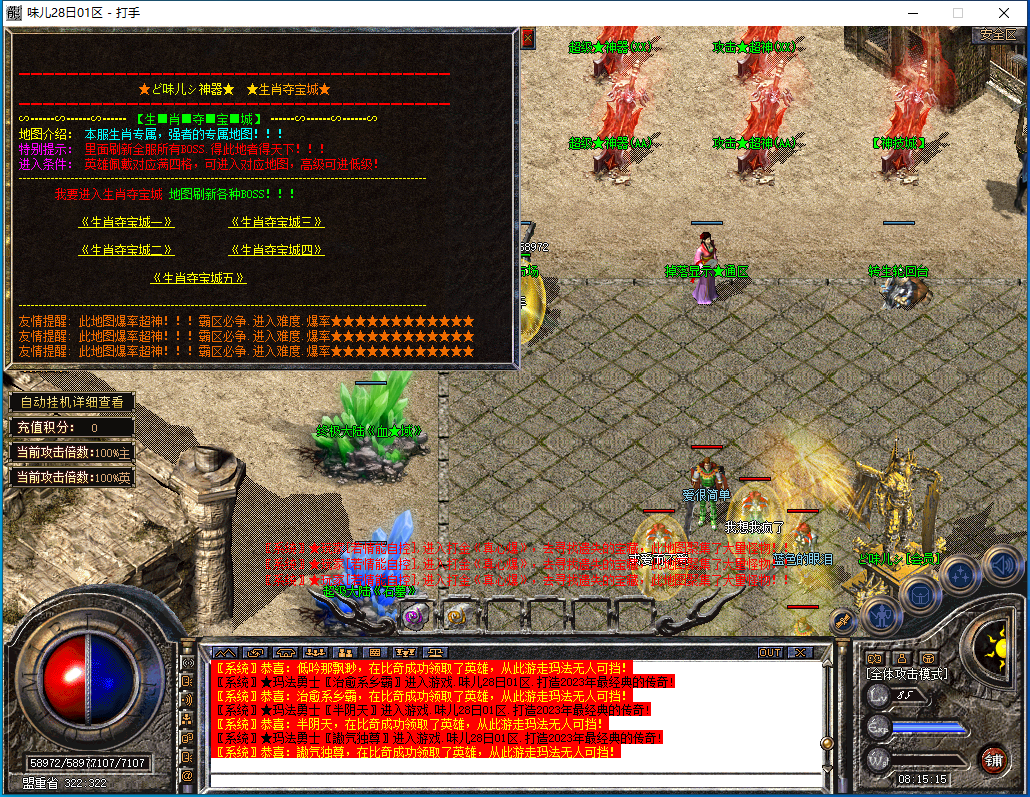The height and width of the screenshot is (797, 1030).
Task: Toggle the 全体攻击模式 attack mode label
Action: (x=907, y=674)
